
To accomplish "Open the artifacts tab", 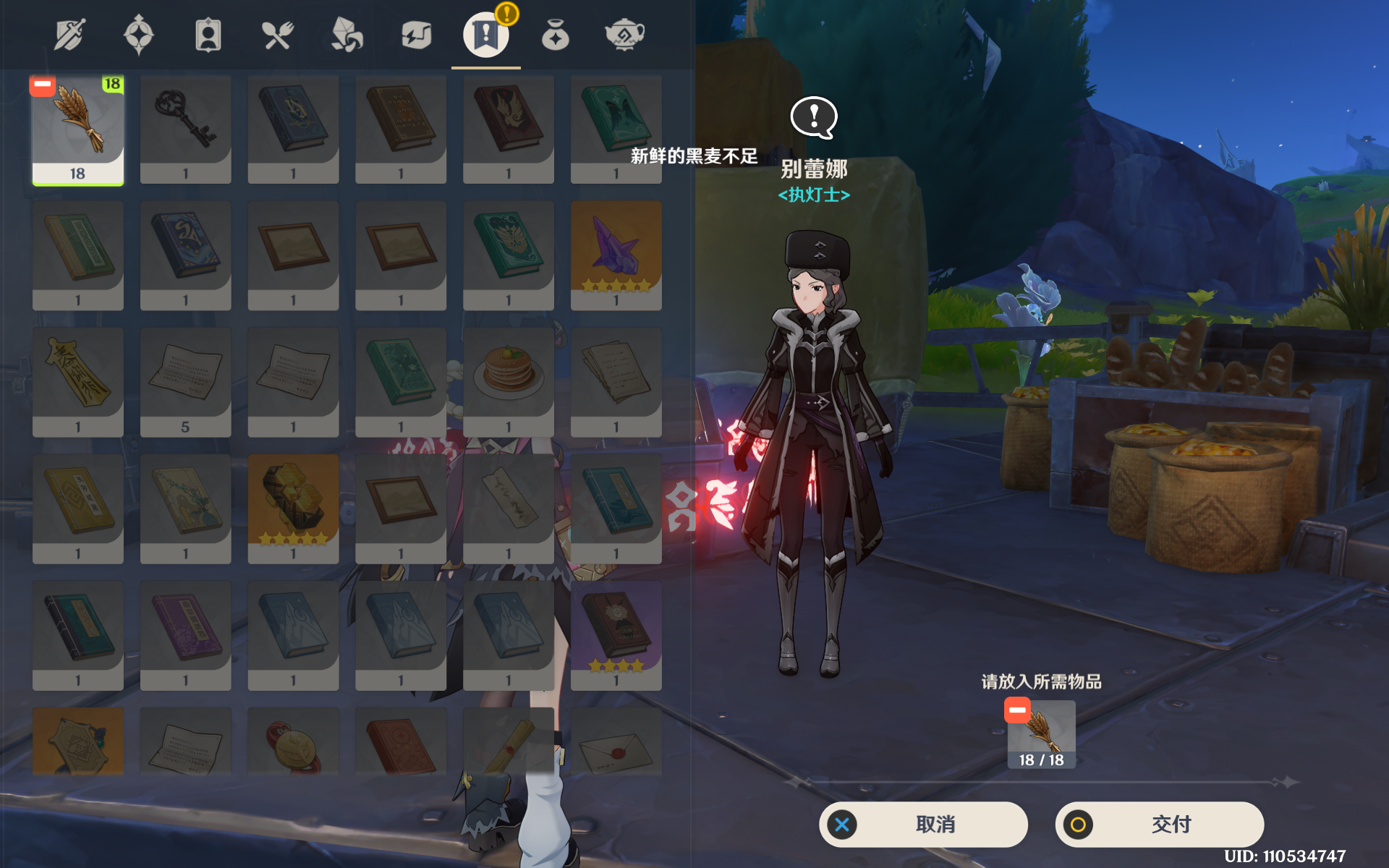I will click(138, 35).
